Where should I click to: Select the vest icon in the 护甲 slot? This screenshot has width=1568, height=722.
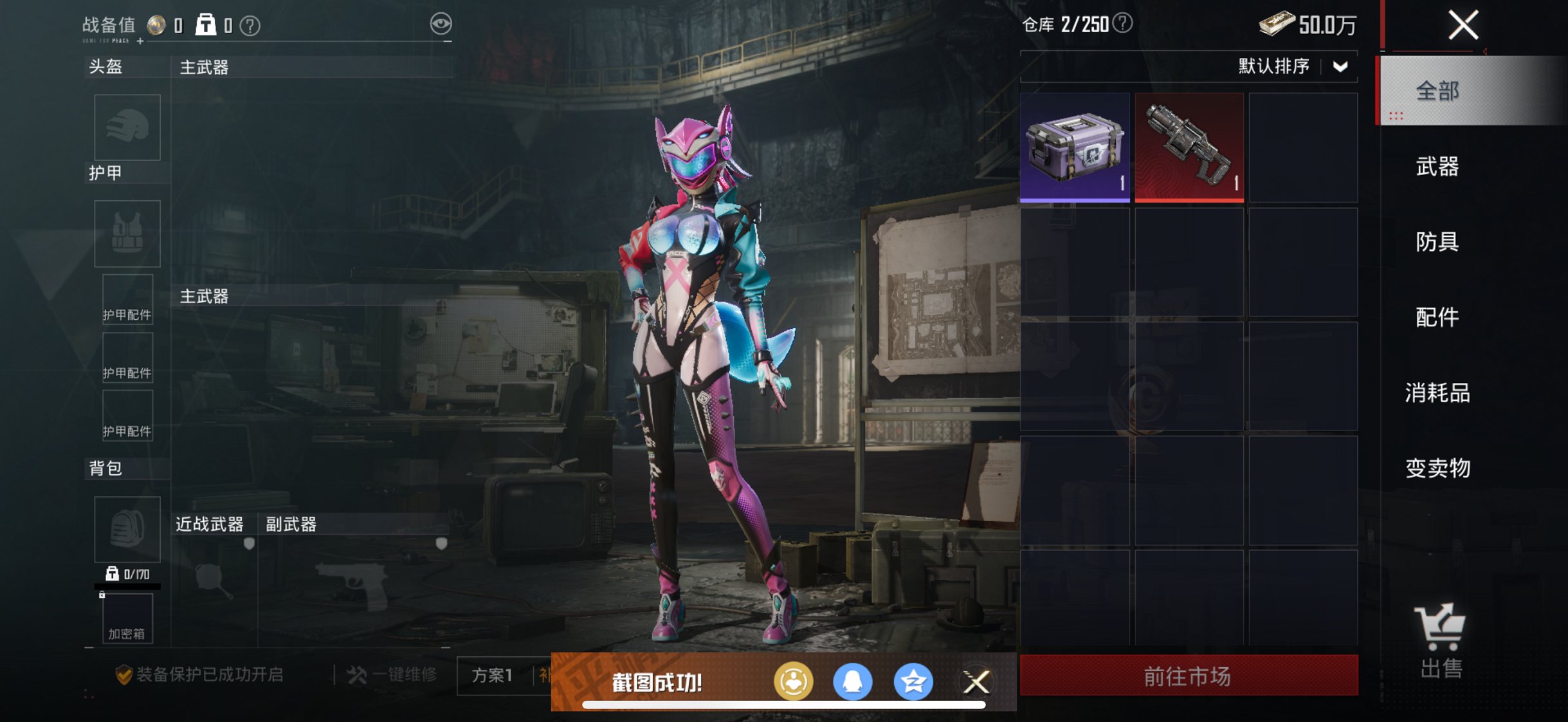tap(127, 234)
